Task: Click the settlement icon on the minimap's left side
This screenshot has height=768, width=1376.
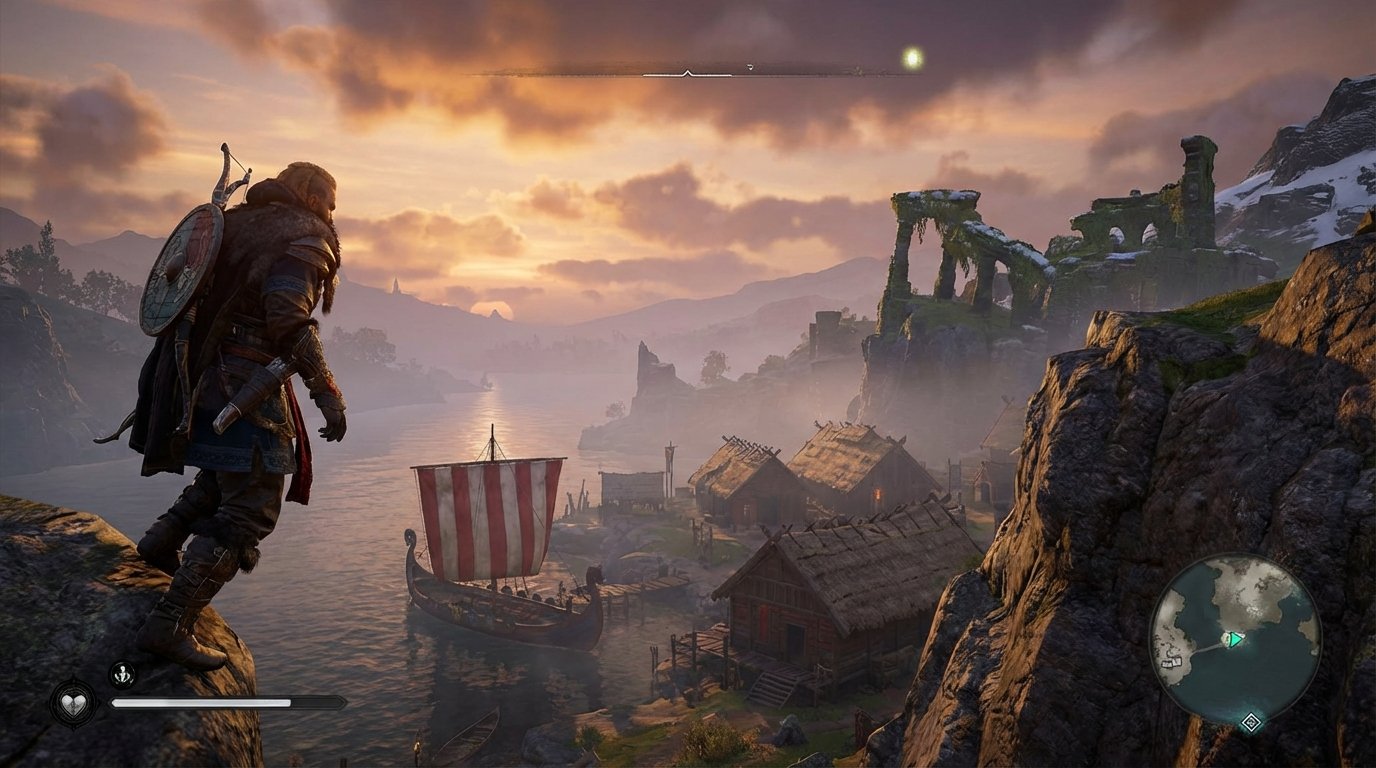Action: point(1172,662)
